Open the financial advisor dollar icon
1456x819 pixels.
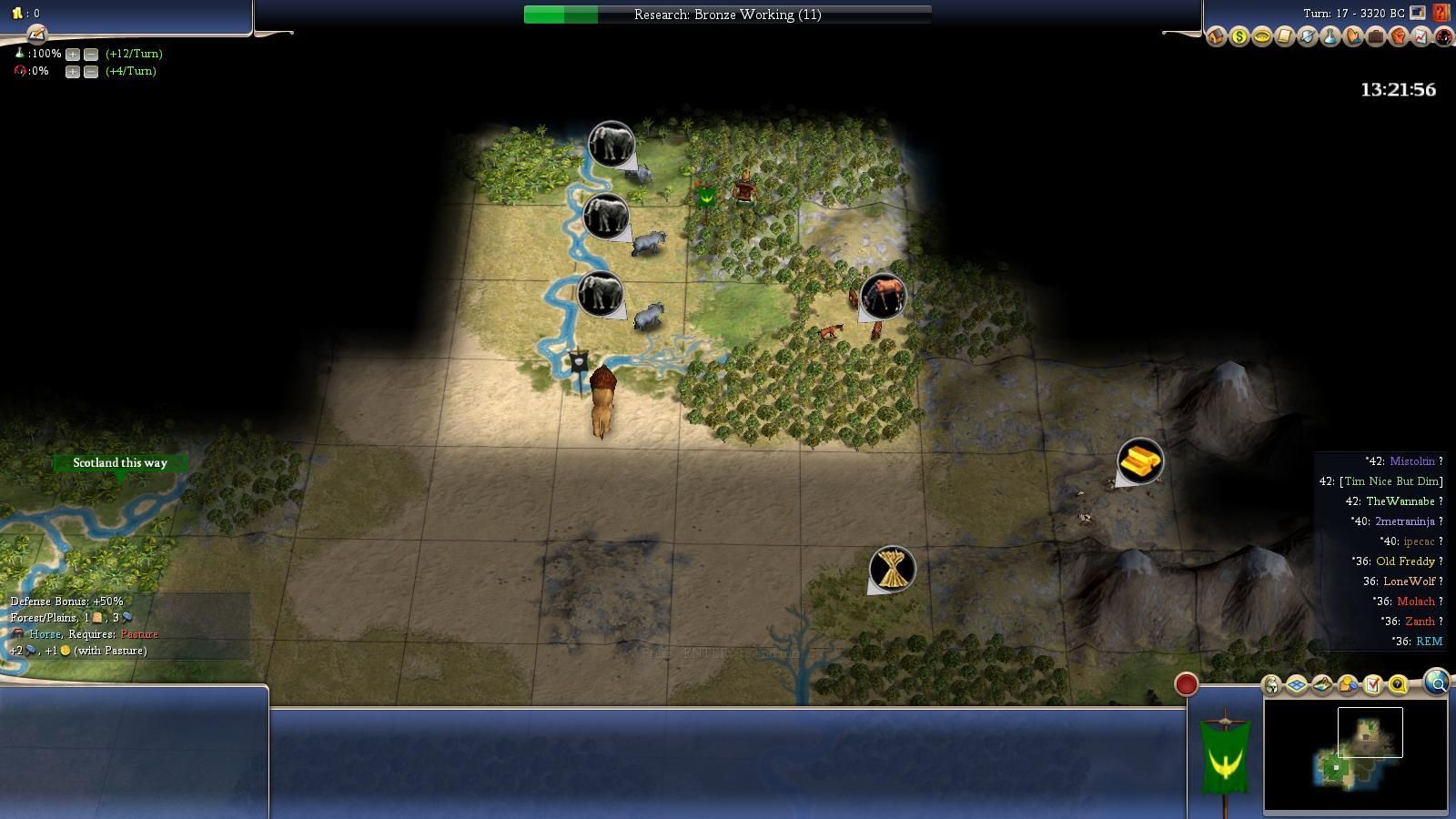pyautogui.click(x=1239, y=36)
